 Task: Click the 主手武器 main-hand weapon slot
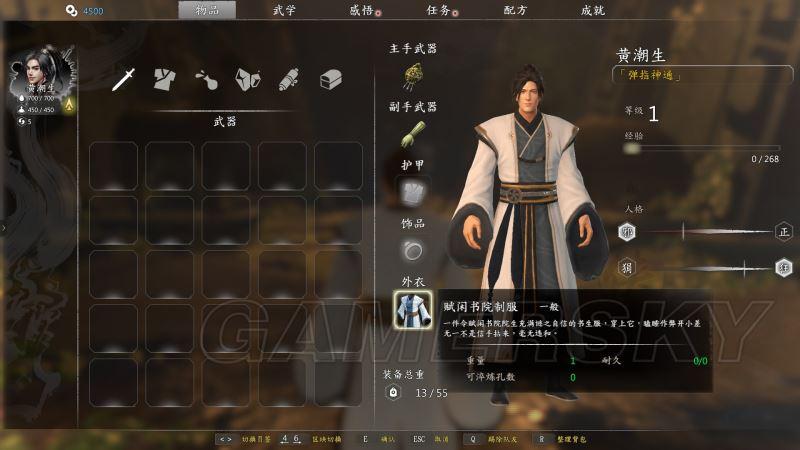point(411,75)
